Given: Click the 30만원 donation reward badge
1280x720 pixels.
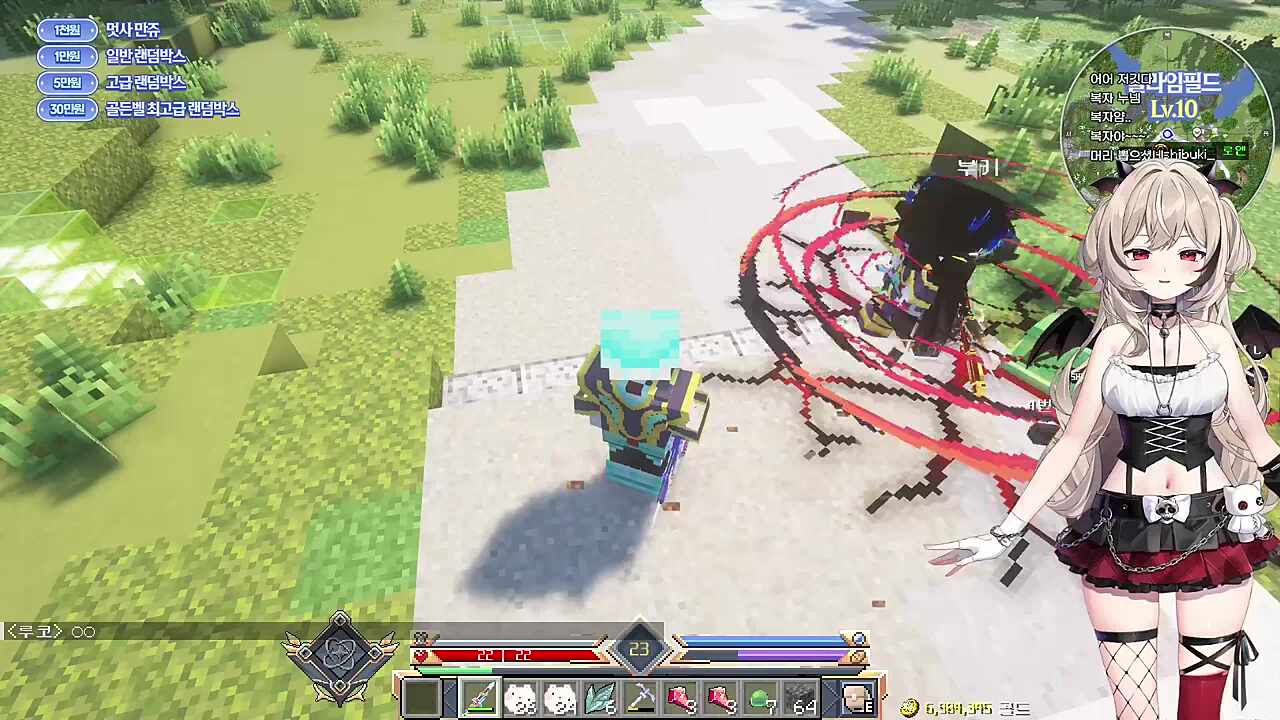Looking at the screenshot, I should tap(67, 109).
